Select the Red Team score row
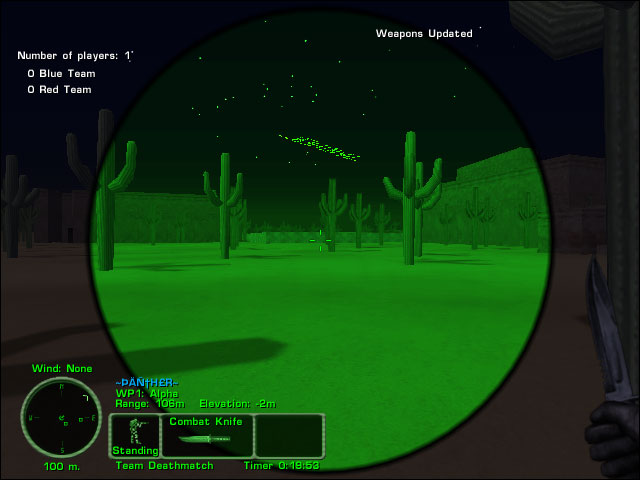 pos(59,90)
